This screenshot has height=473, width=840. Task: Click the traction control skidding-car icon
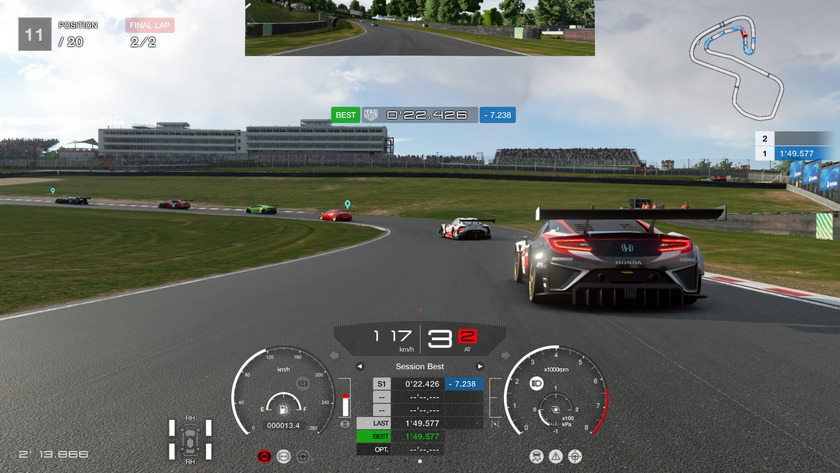pyautogui.click(x=537, y=456)
